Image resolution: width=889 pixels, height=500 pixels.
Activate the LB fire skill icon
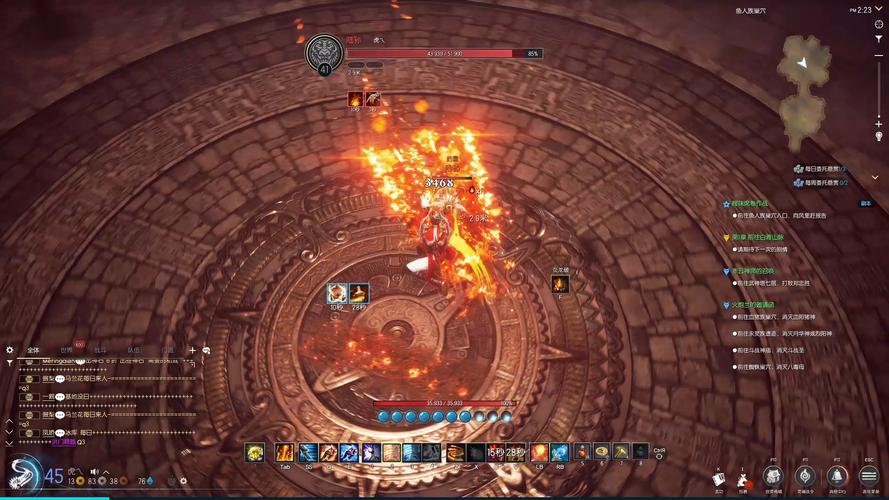tap(539, 453)
